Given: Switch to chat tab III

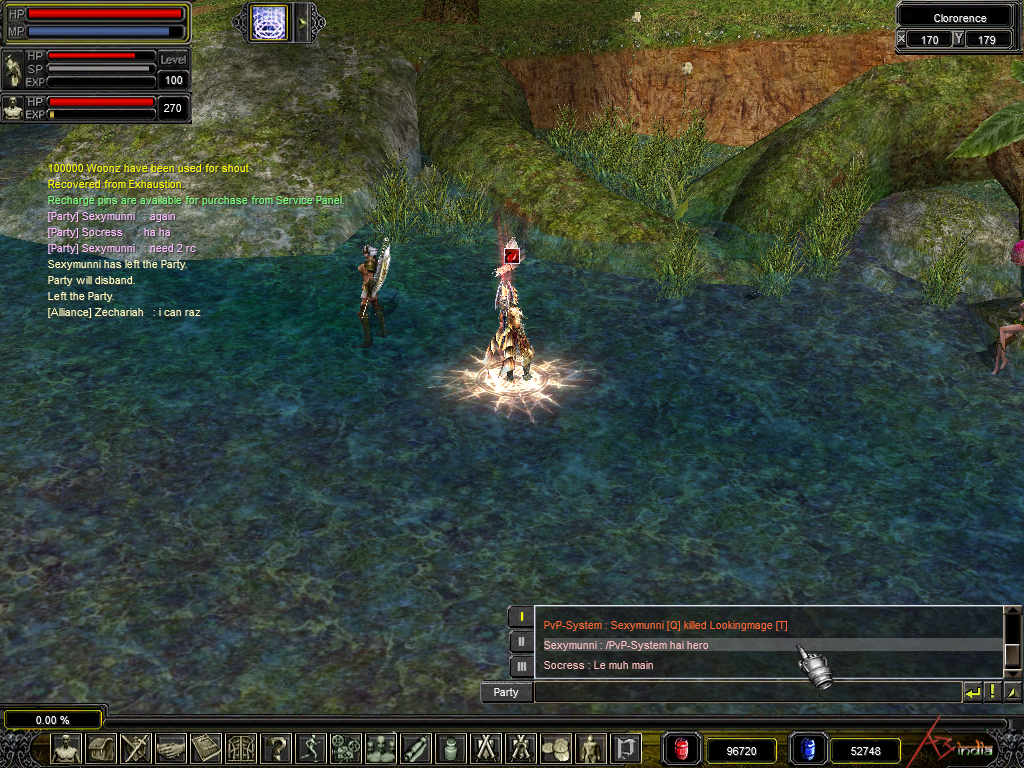Looking at the screenshot, I should 520,666.
